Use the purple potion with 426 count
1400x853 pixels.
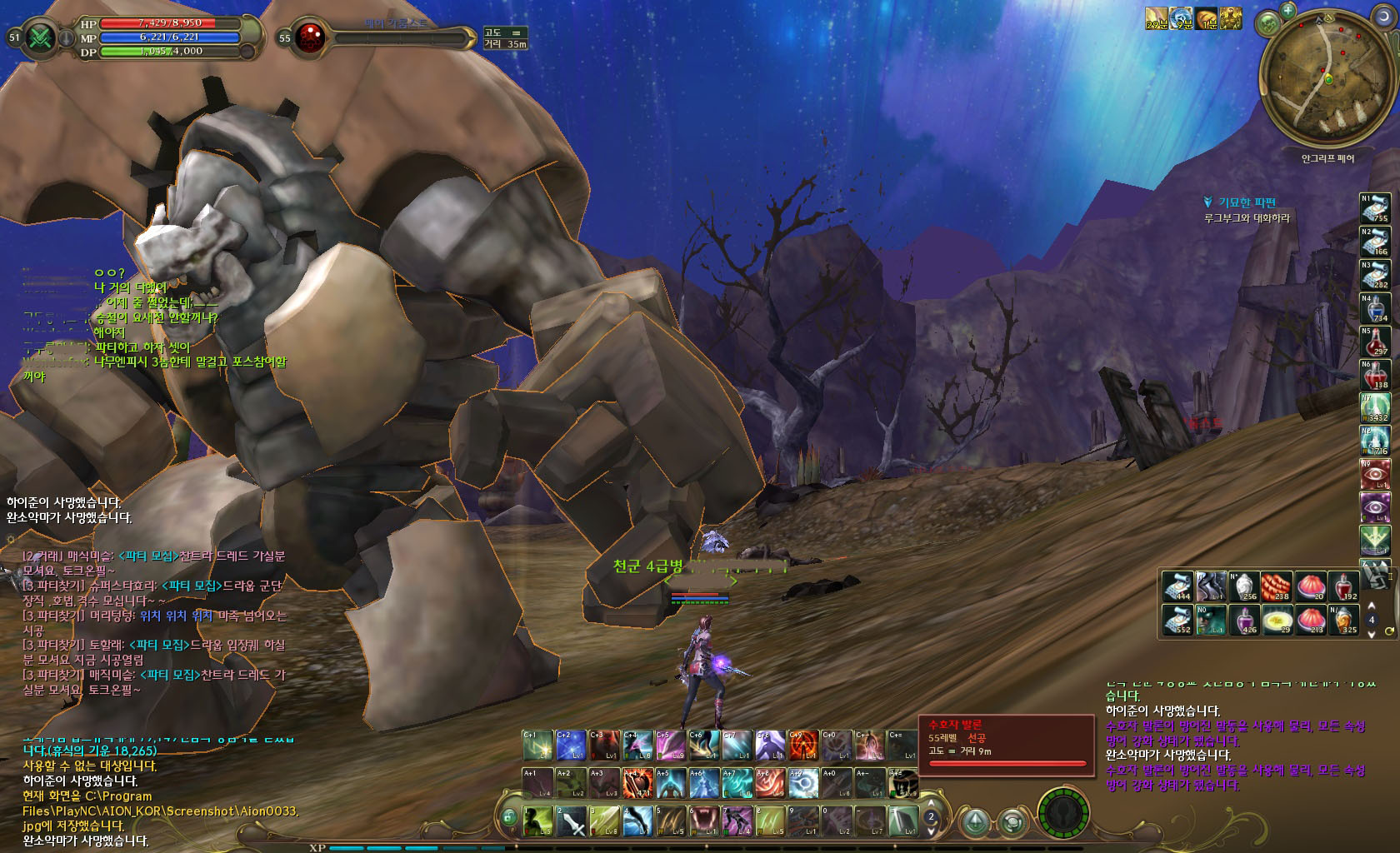point(1246,620)
